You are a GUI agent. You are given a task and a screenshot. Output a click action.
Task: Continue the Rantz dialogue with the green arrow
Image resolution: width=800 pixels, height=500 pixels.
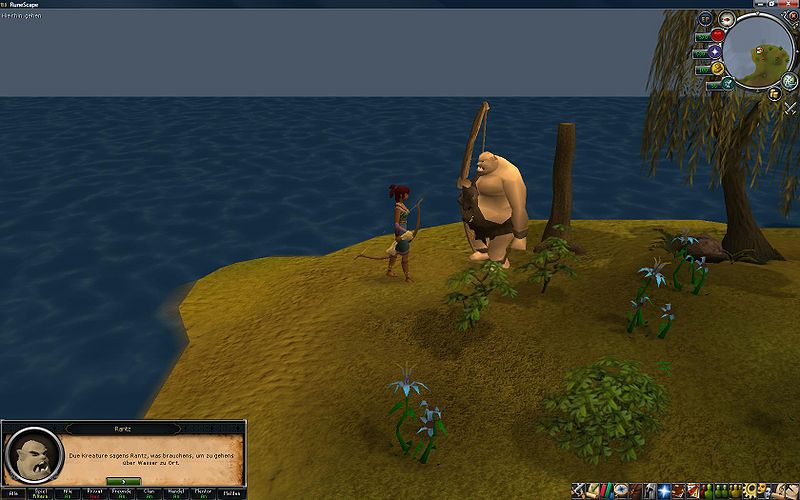click(x=123, y=481)
